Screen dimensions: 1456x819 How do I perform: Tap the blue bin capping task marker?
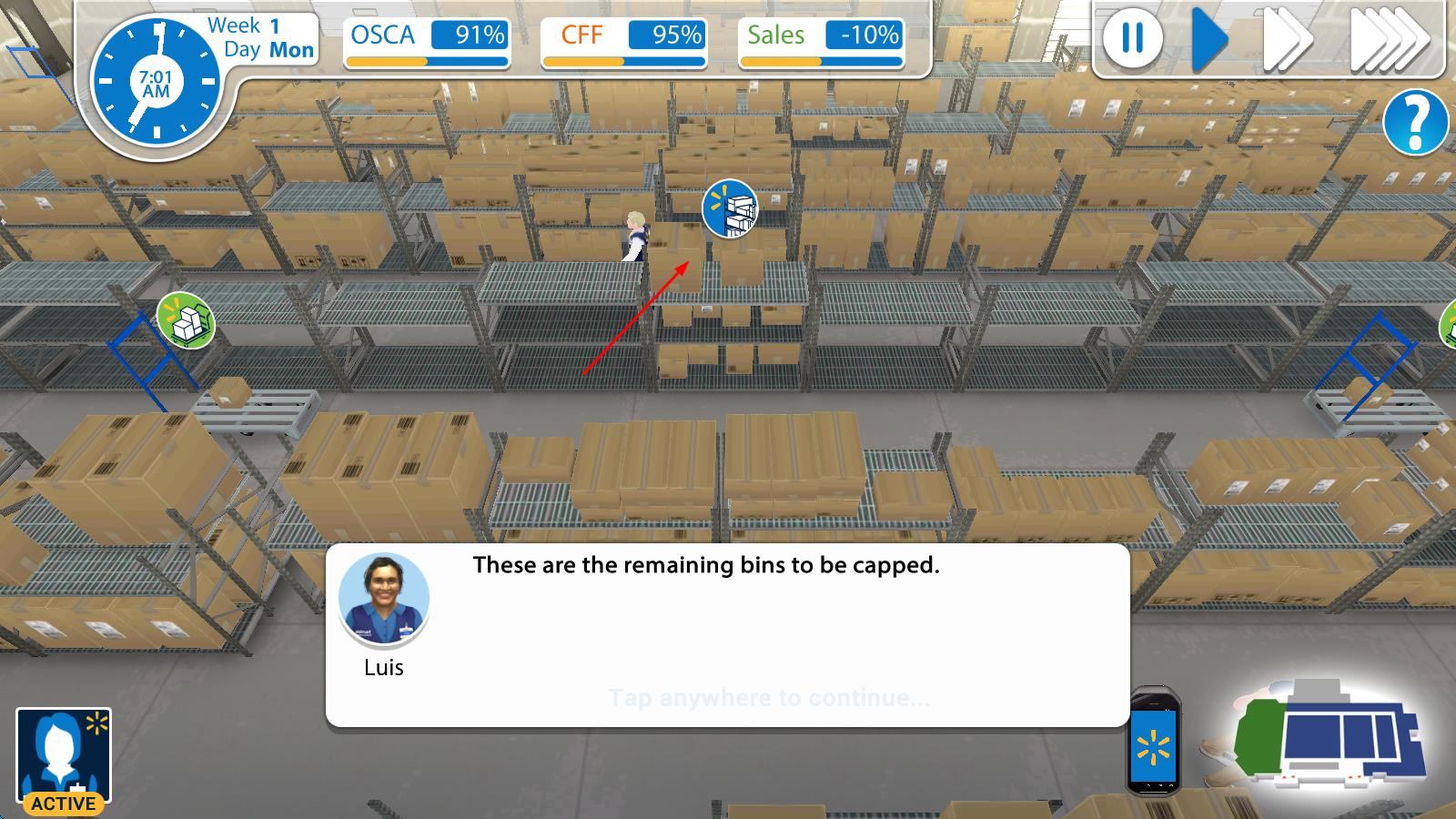pos(730,208)
